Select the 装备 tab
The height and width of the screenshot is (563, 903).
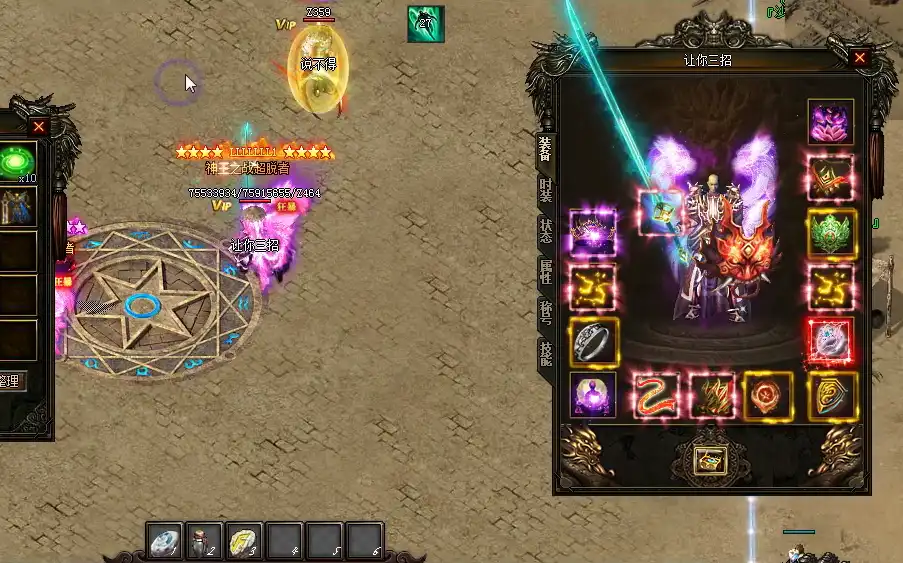[545, 148]
